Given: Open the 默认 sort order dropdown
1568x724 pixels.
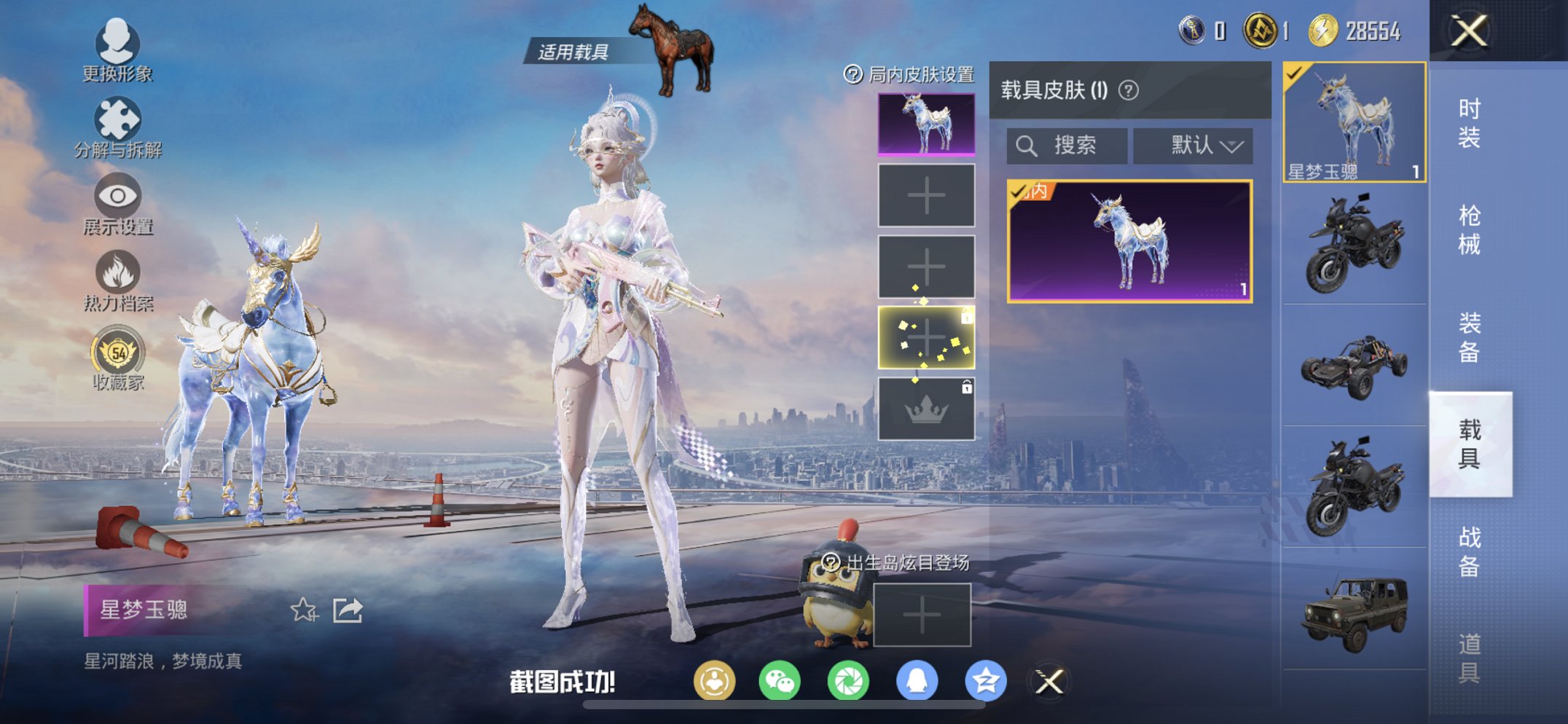Looking at the screenshot, I should coord(1193,145).
